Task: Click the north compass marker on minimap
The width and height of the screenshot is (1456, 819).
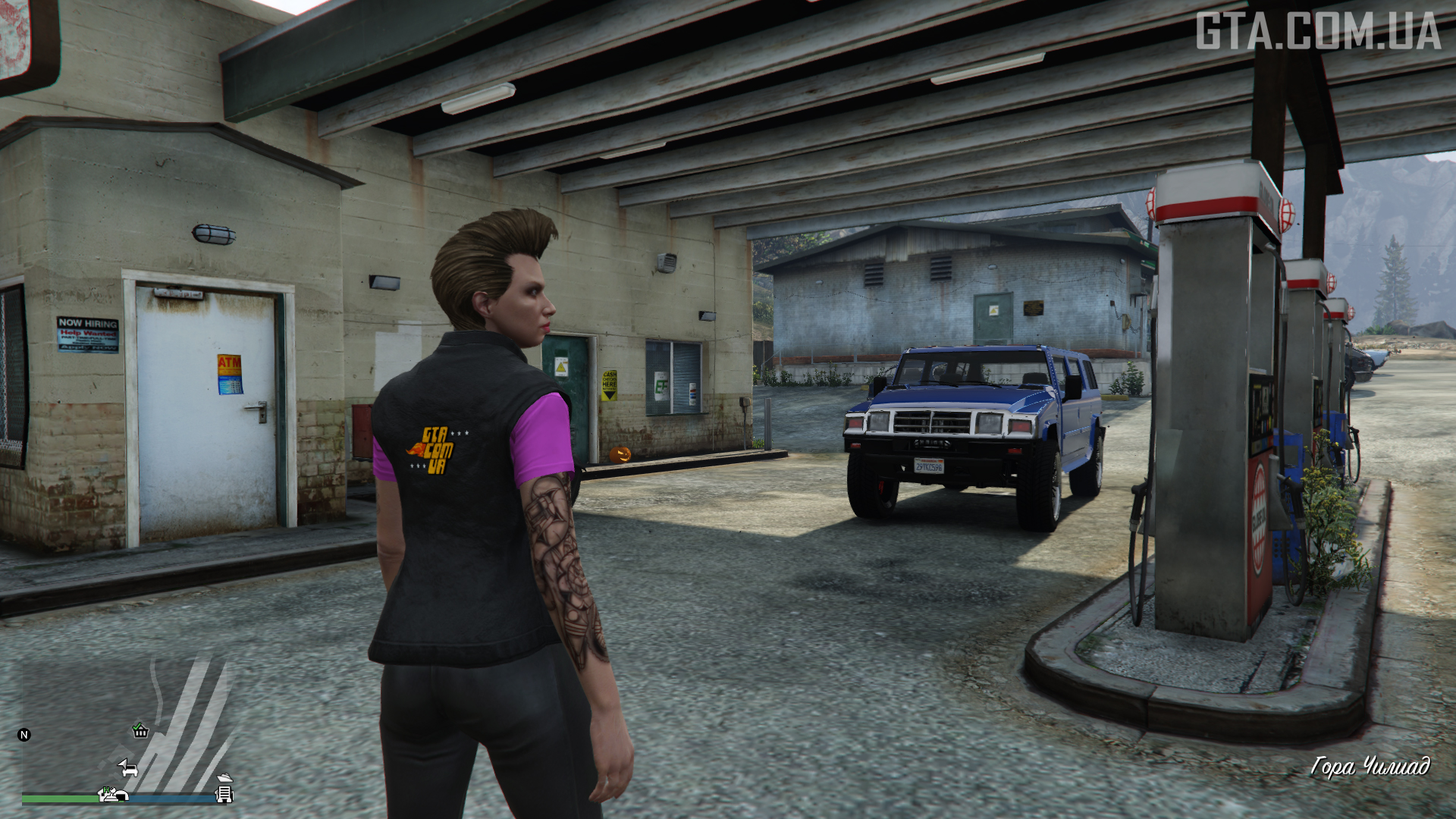Action: pyautogui.click(x=24, y=734)
